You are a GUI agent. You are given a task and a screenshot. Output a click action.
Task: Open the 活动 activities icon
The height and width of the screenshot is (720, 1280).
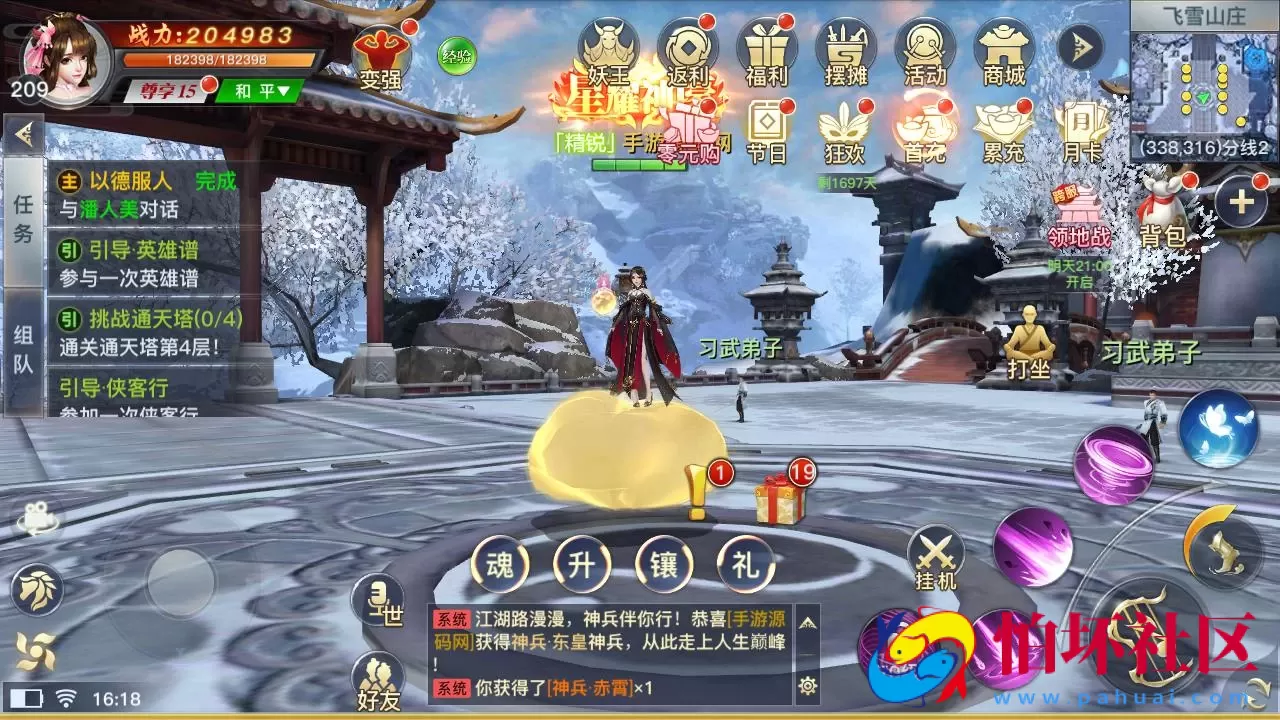pyautogui.click(x=924, y=45)
